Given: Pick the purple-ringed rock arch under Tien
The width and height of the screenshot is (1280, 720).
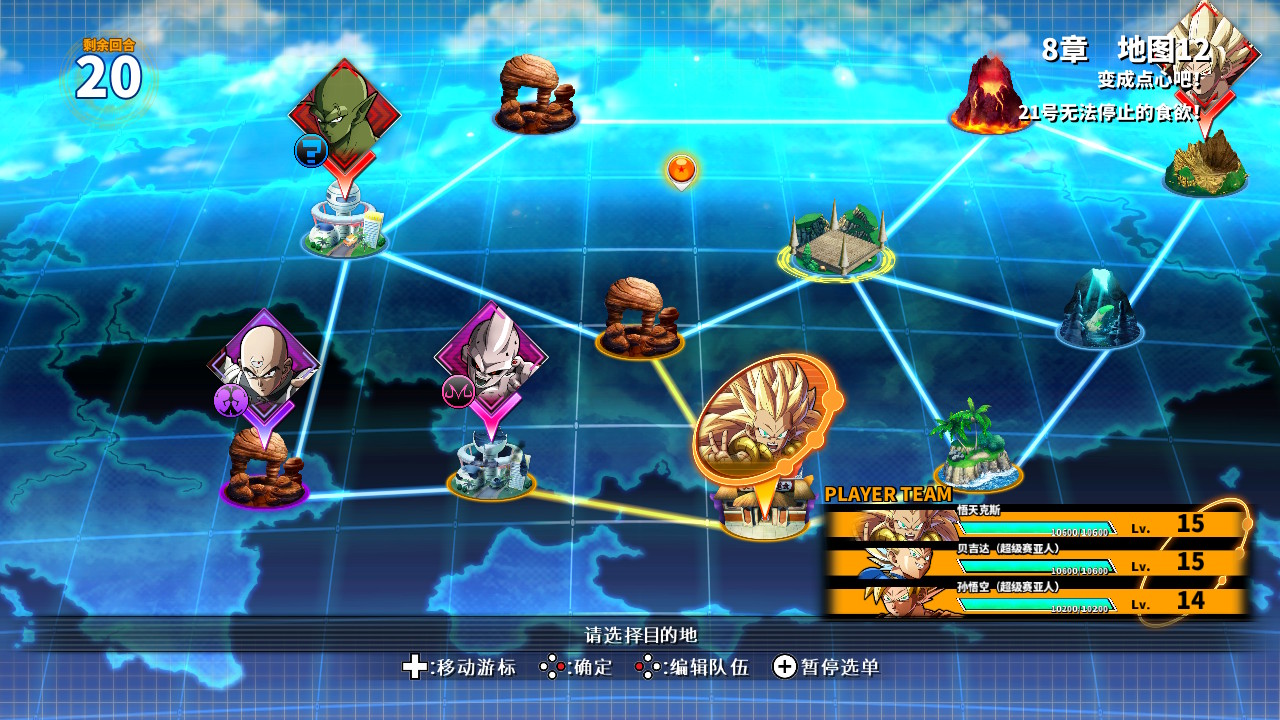Looking at the screenshot, I should pos(264,471).
